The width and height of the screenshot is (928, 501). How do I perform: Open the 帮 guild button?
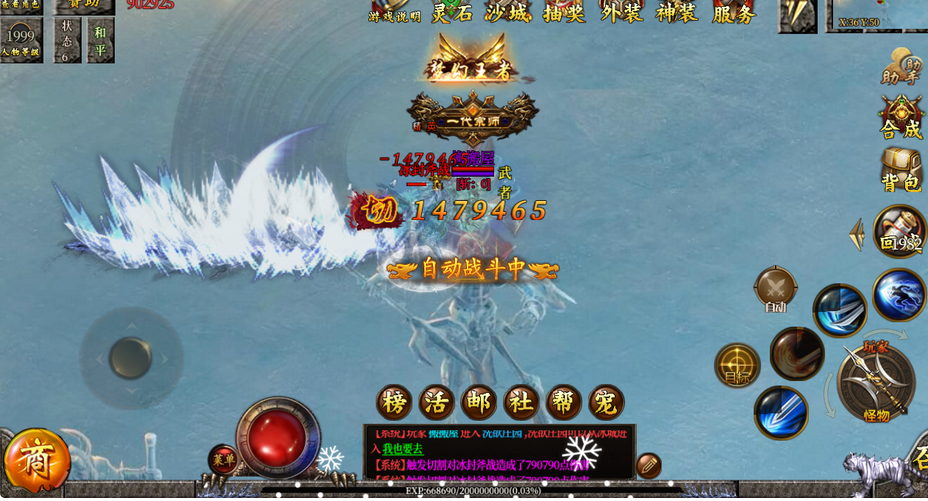pos(564,402)
